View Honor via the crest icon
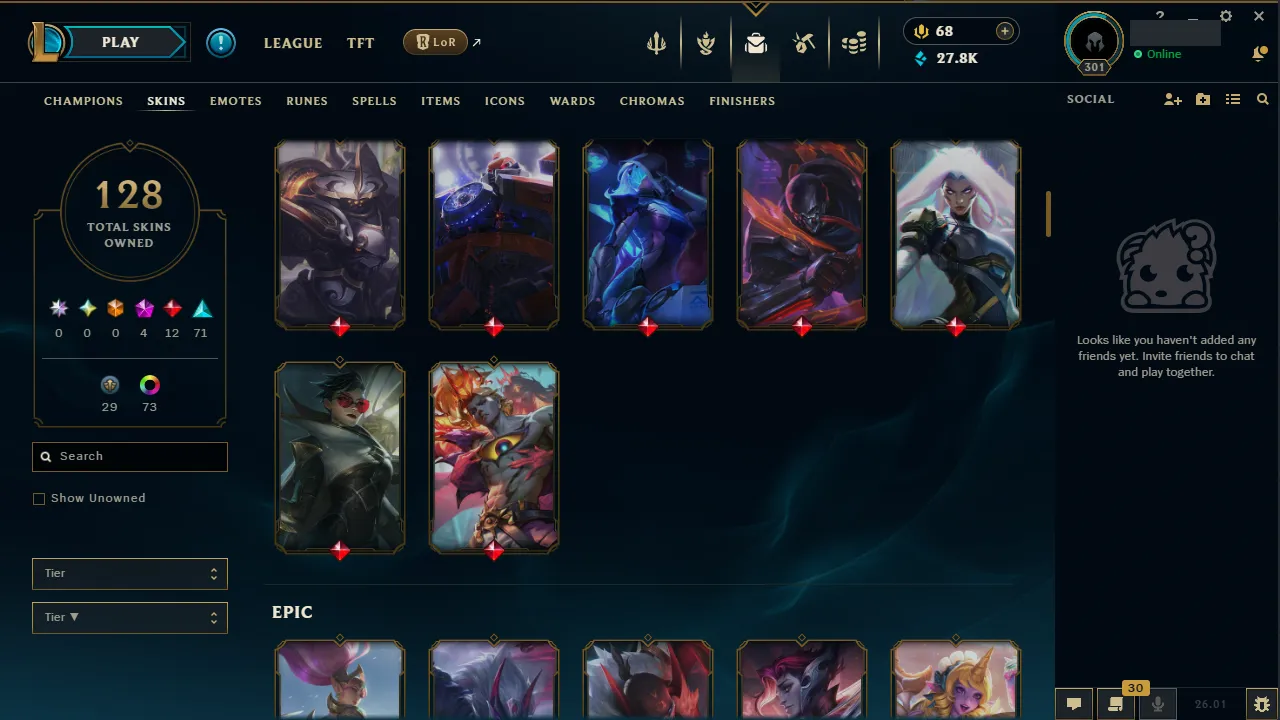This screenshot has height=720, width=1280. pyautogui.click(x=706, y=43)
